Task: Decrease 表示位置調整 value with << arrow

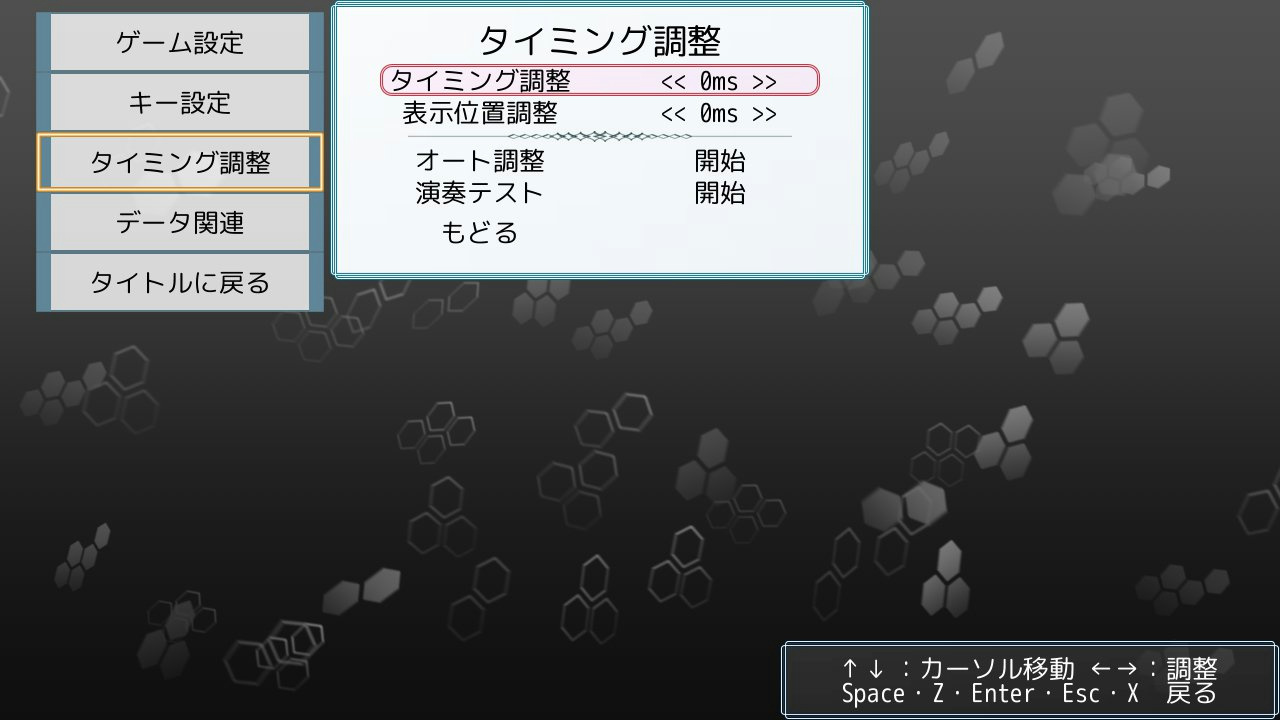Action: (x=674, y=114)
